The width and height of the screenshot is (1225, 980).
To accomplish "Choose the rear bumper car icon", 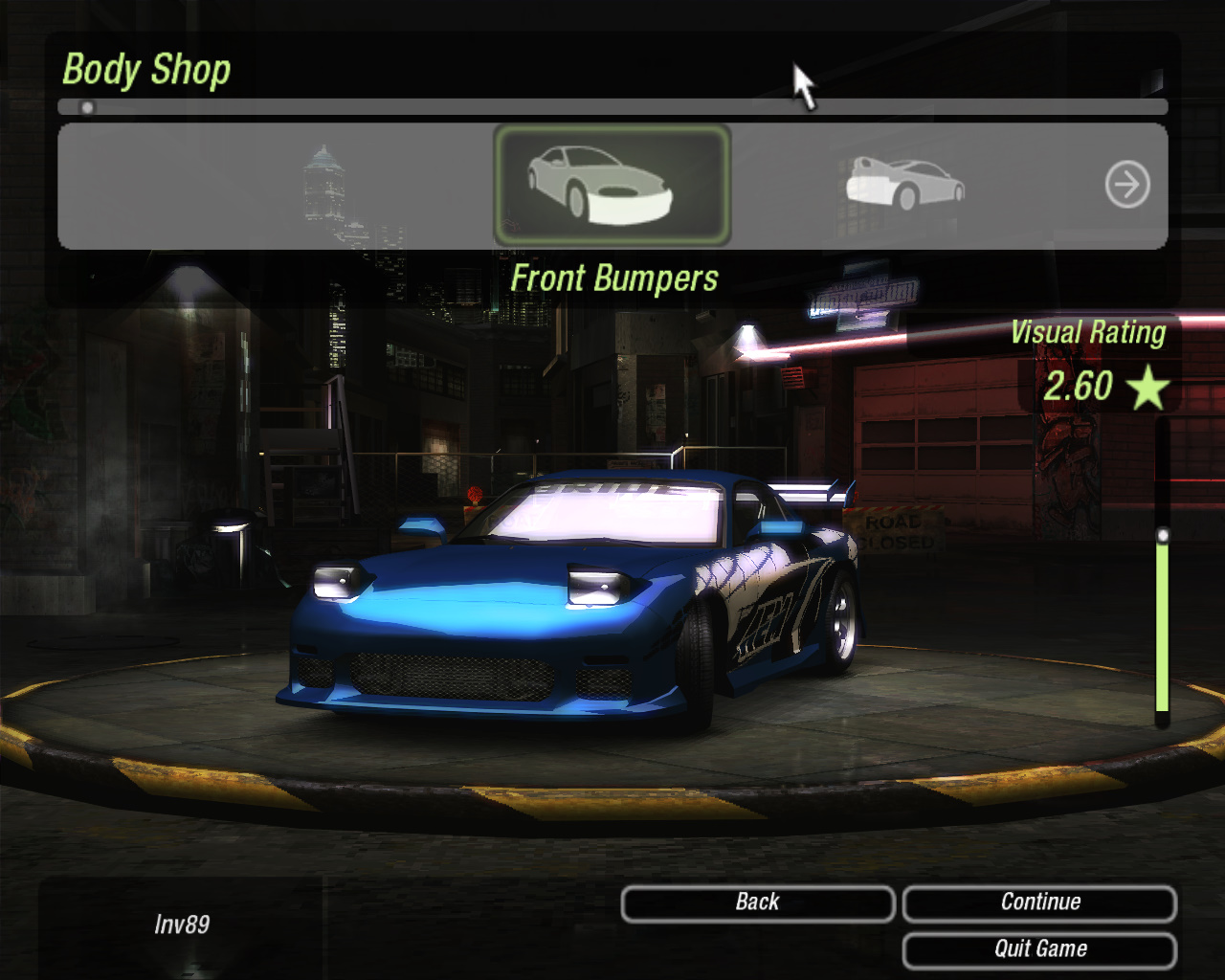I will click(x=904, y=184).
